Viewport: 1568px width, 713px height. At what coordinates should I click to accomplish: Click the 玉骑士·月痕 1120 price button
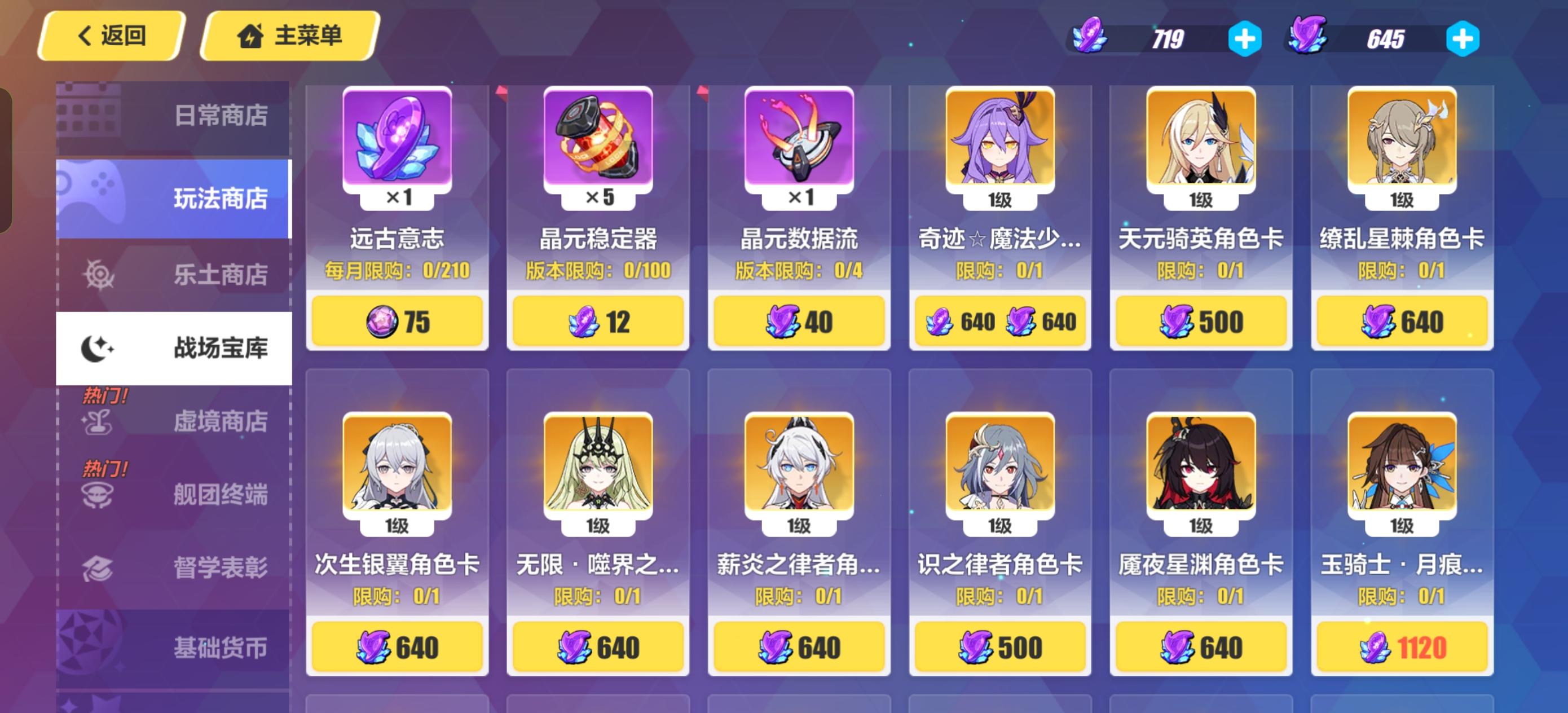pyautogui.click(x=1402, y=646)
